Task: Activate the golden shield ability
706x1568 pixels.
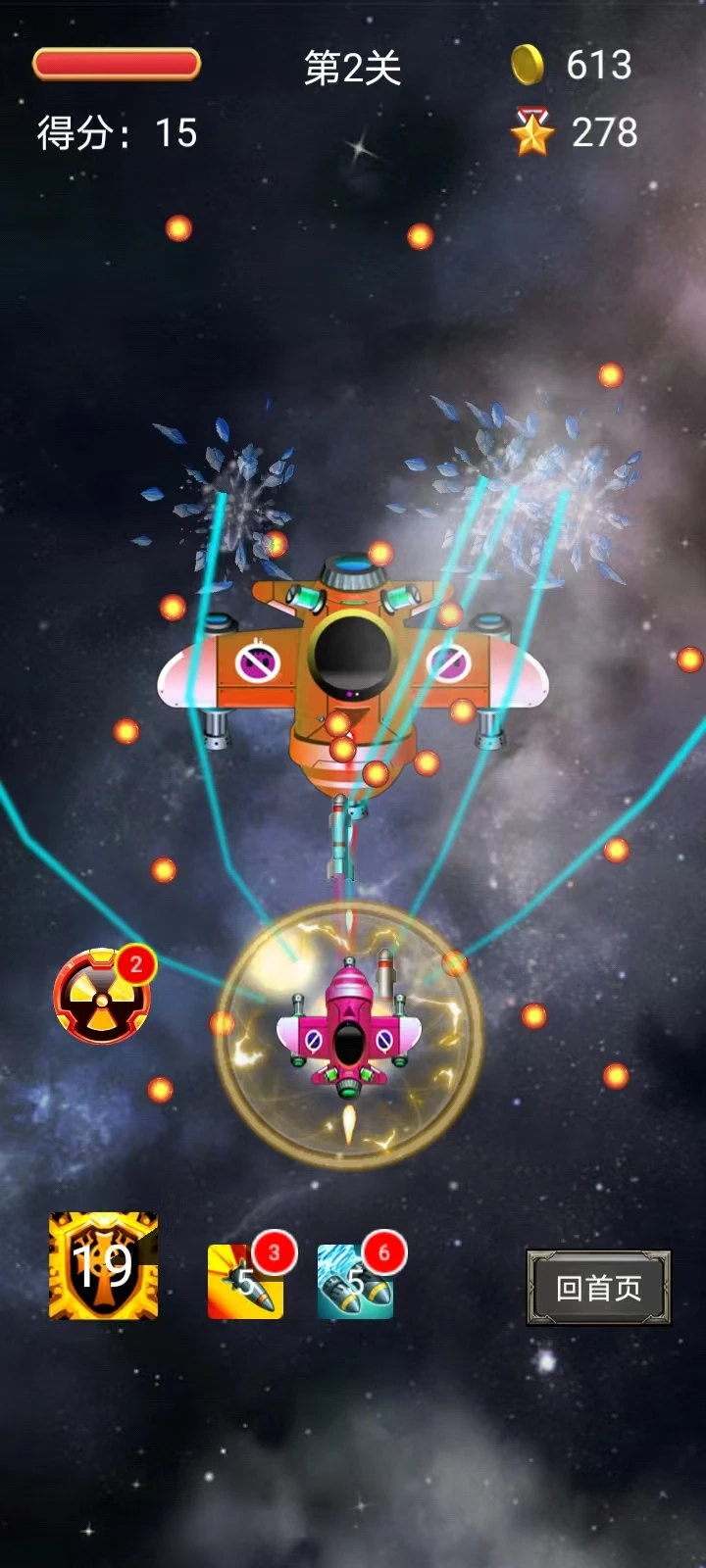Action: (x=103, y=1265)
